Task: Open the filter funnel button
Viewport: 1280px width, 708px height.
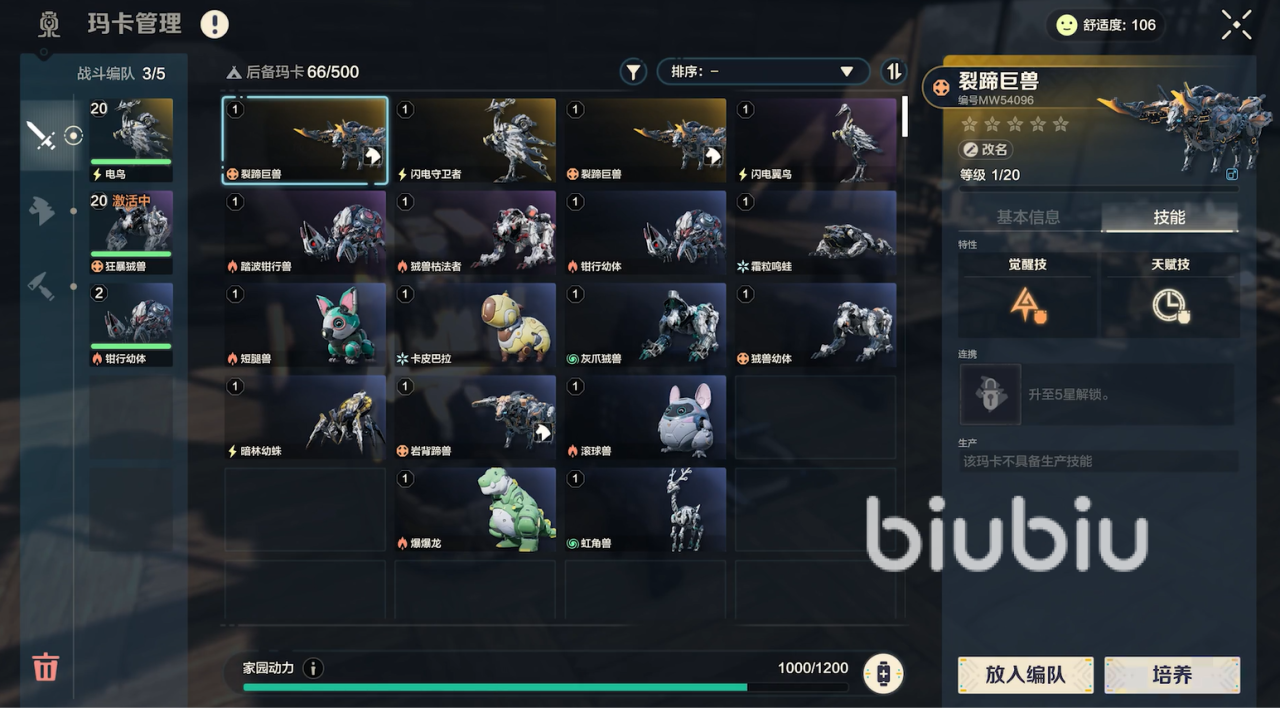Action: click(633, 72)
